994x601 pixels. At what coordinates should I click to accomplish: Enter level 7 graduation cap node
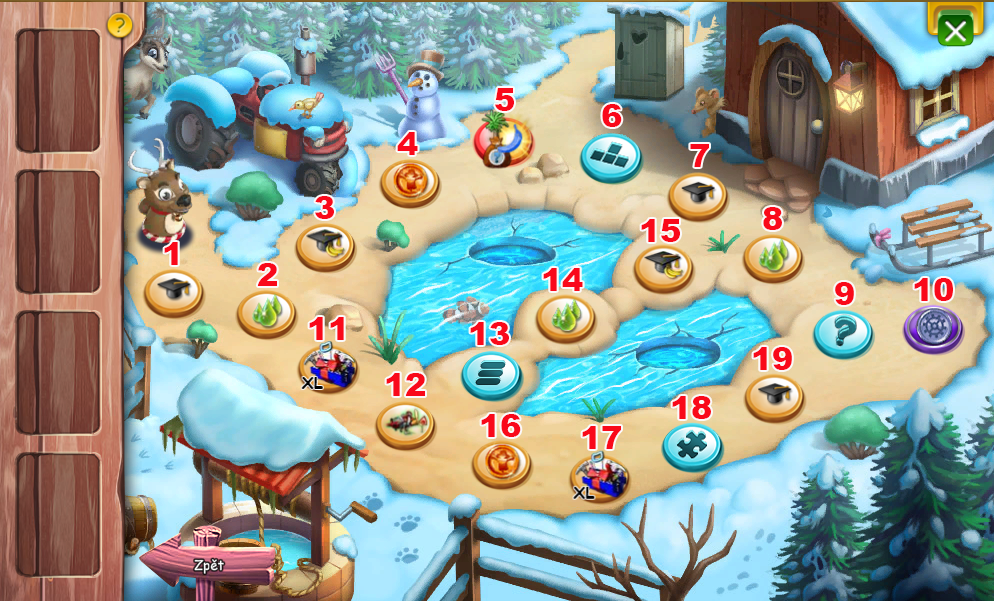pos(697,193)
